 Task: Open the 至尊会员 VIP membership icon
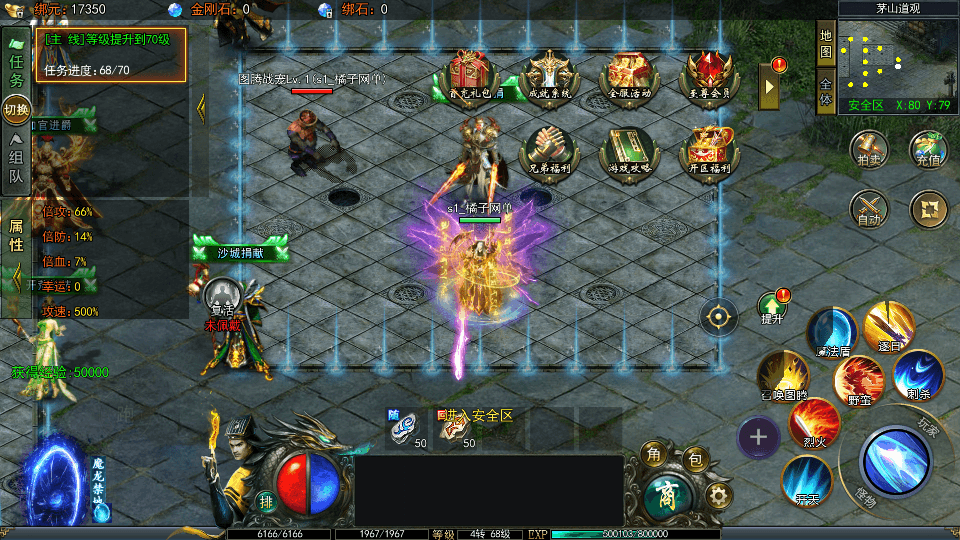tap(708, 75)
